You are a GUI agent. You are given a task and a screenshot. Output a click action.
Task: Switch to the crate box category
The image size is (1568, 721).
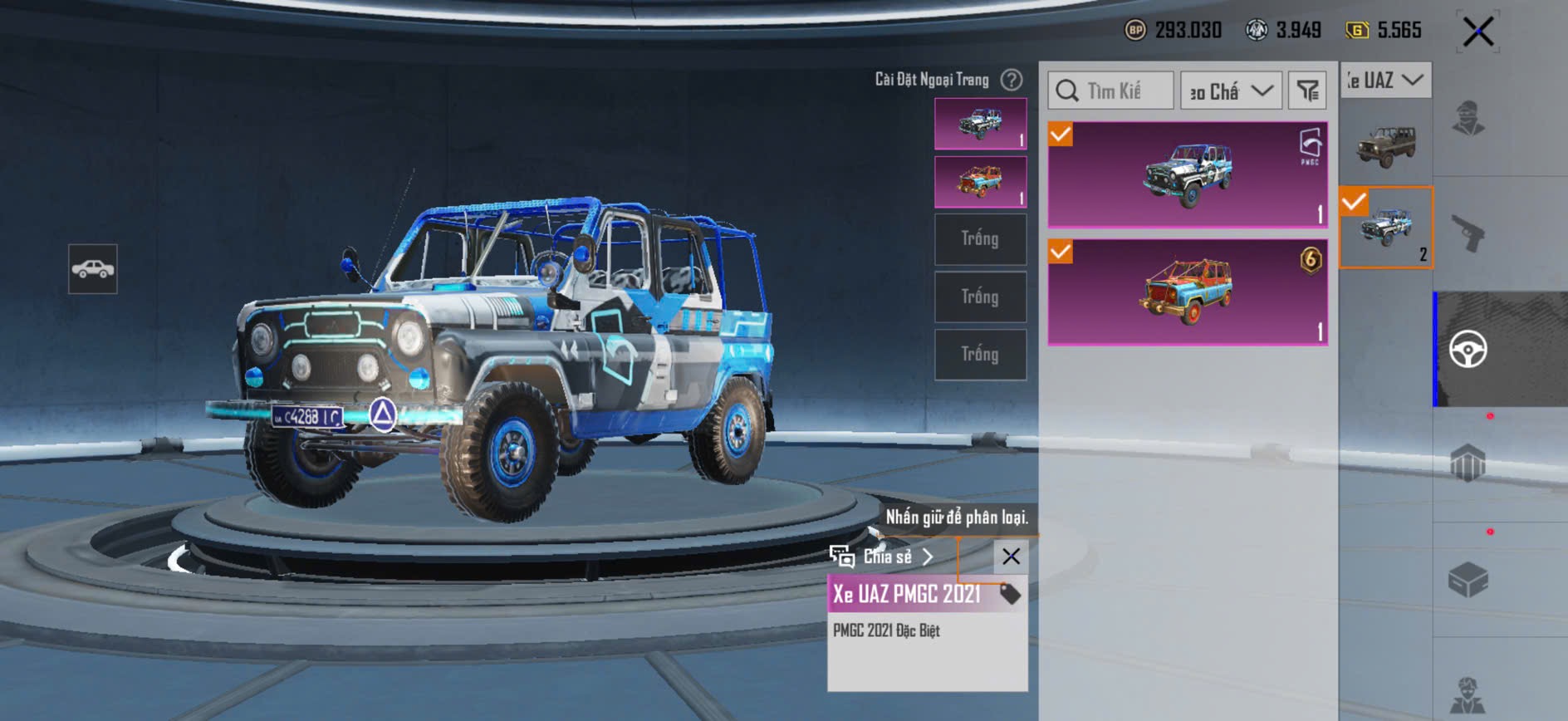tap(1468, 579)
